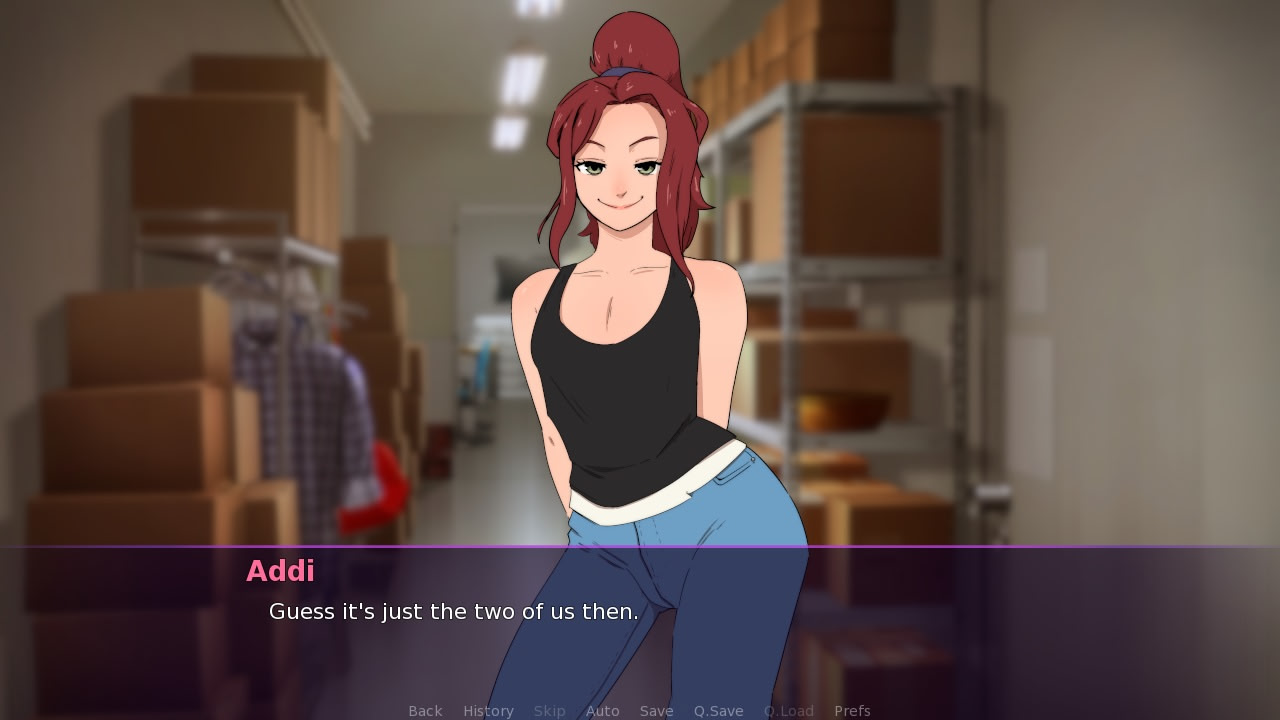Click Addi's pink name label

(x=281, y=572)
